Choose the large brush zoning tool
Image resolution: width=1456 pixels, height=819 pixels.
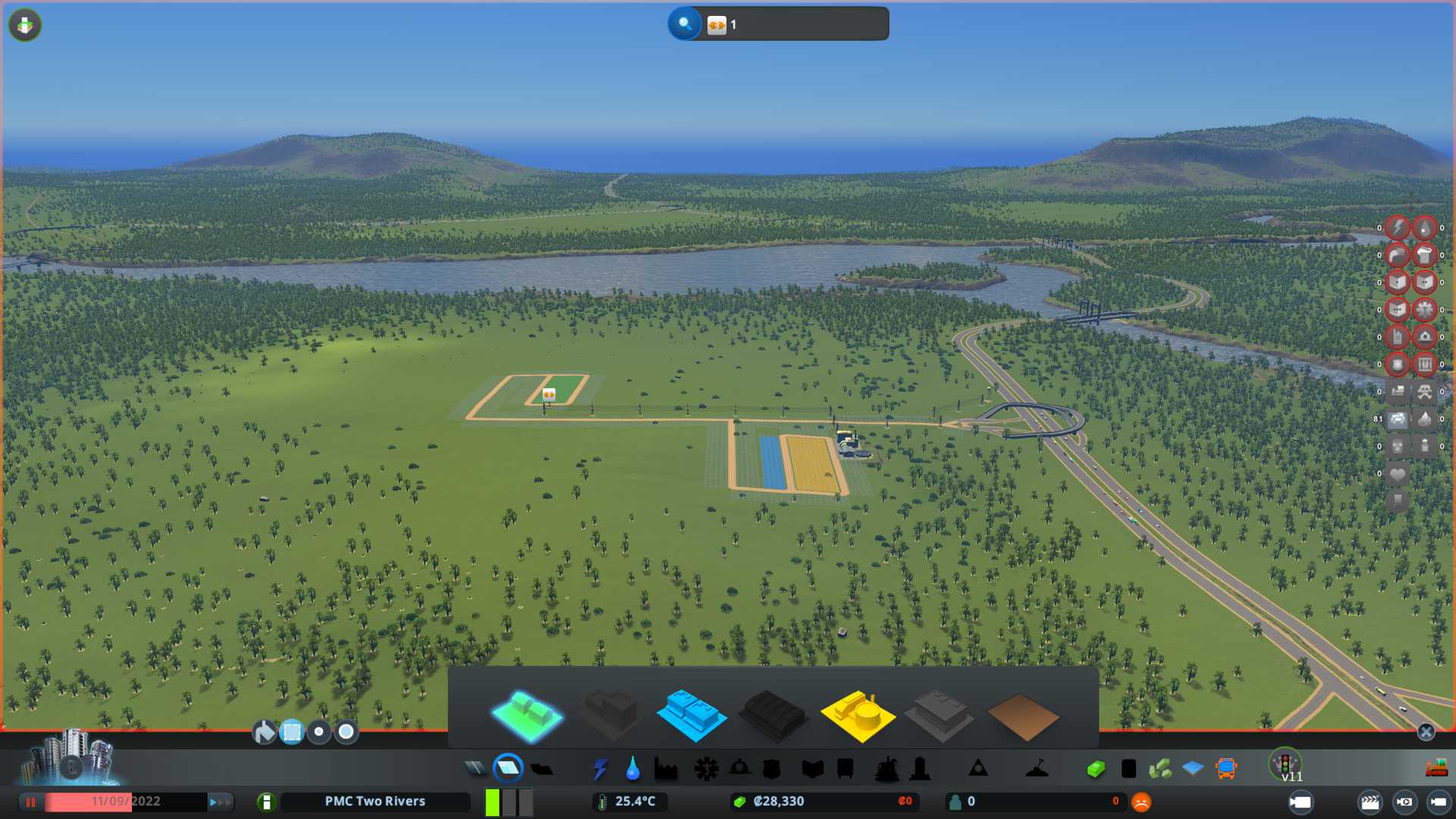(347, 732)
